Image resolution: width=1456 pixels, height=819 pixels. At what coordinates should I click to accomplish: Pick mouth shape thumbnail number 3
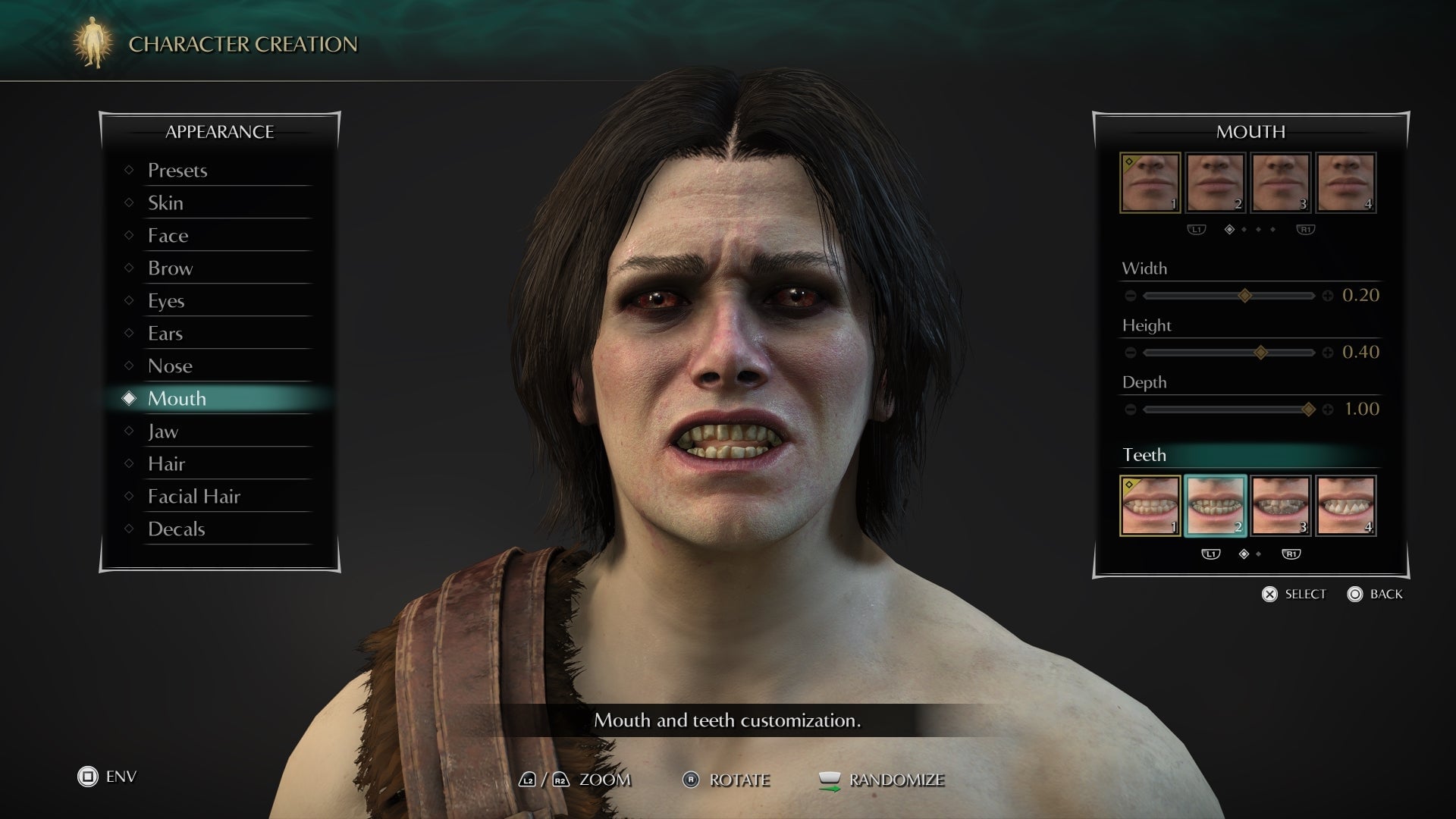pos(1280,183)
